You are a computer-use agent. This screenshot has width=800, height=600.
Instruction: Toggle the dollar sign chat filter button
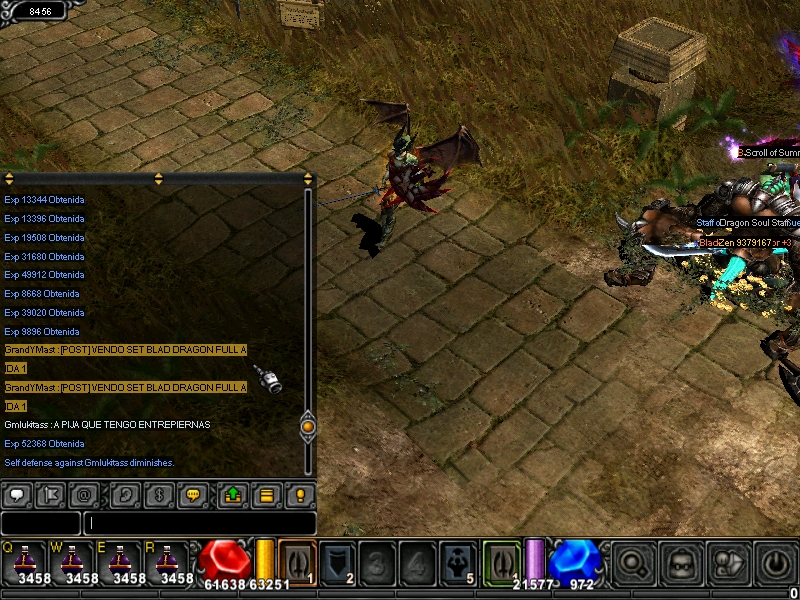pos(158,494)
